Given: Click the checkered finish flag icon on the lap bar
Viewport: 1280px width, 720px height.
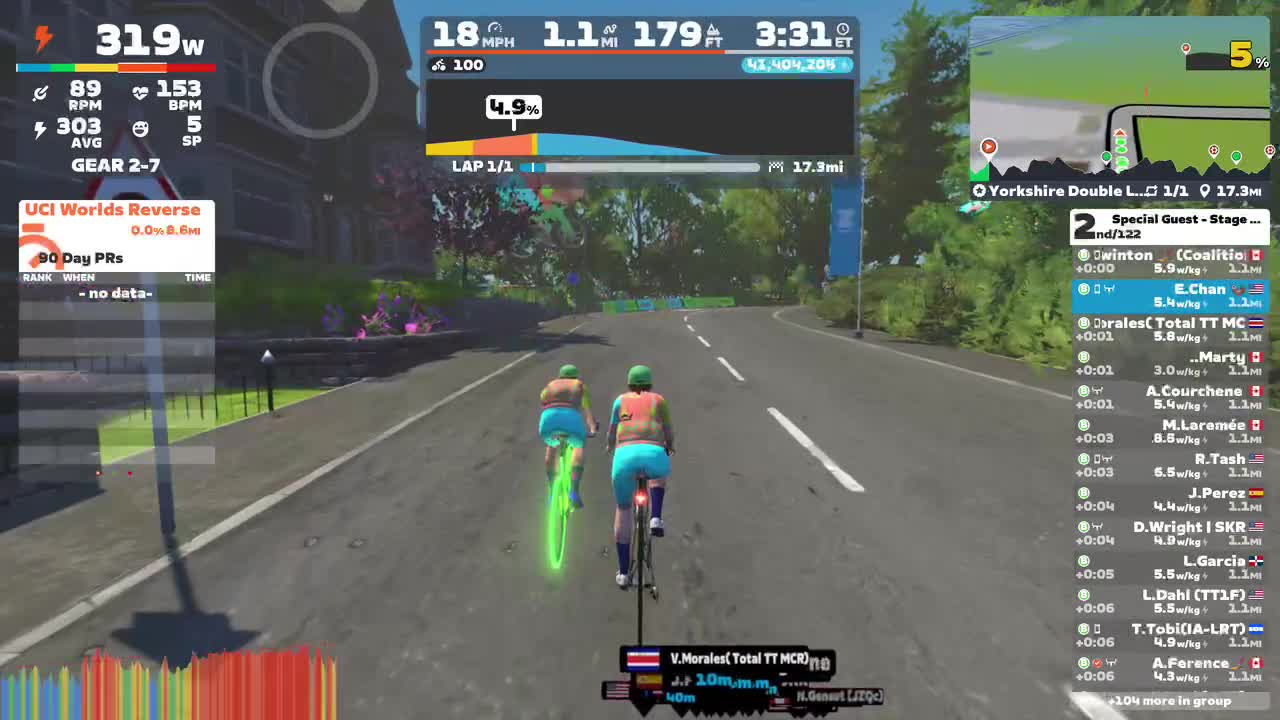Looking at the screenshot, I should coord(776,166).
